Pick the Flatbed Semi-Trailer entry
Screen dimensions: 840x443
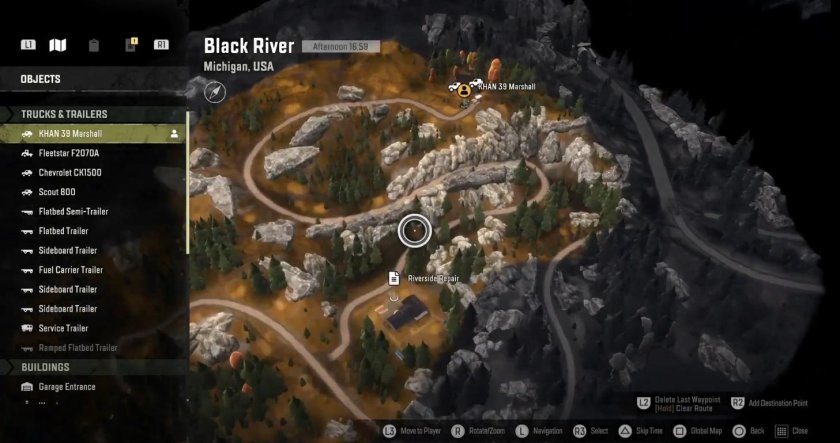[x=73, y=211]
